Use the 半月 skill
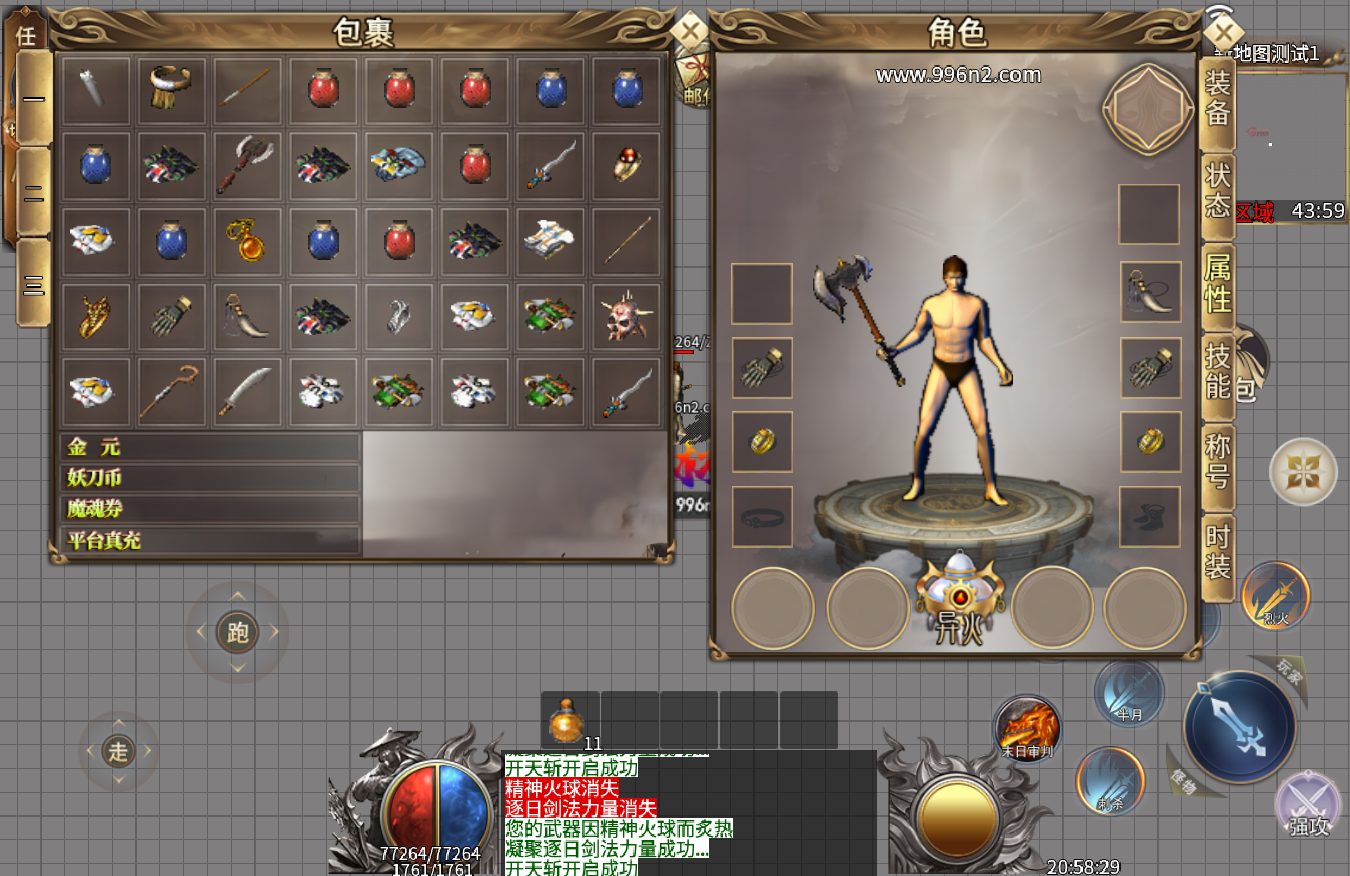The width and height of the screenshot is (1350, 876). pyautogui.click(x=1129, y=692)
